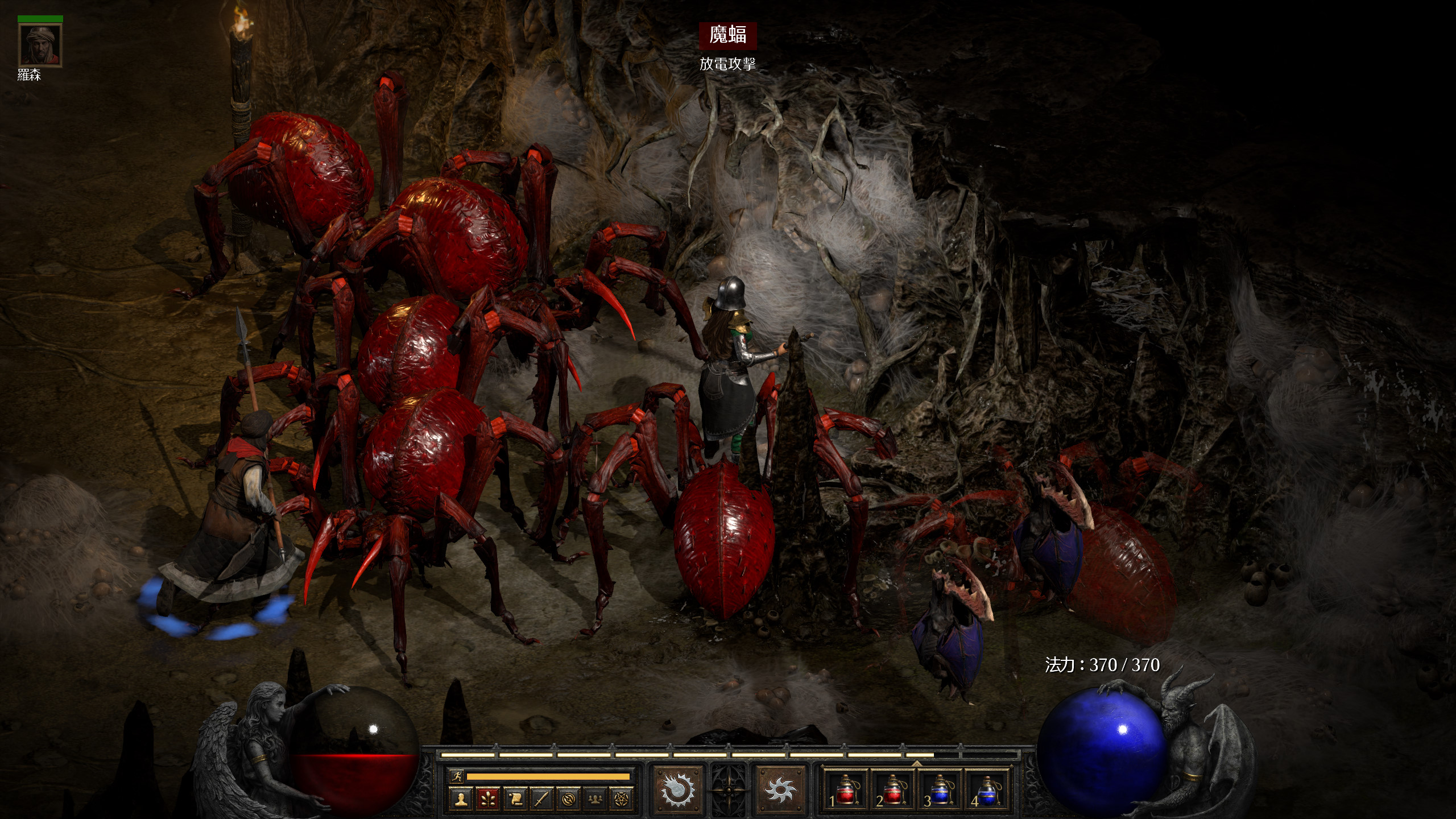Screen dimensions: 1456x819
Task: Click the sword icon in the mini panel
Action: pyautogui.click(x=541, y=799)
